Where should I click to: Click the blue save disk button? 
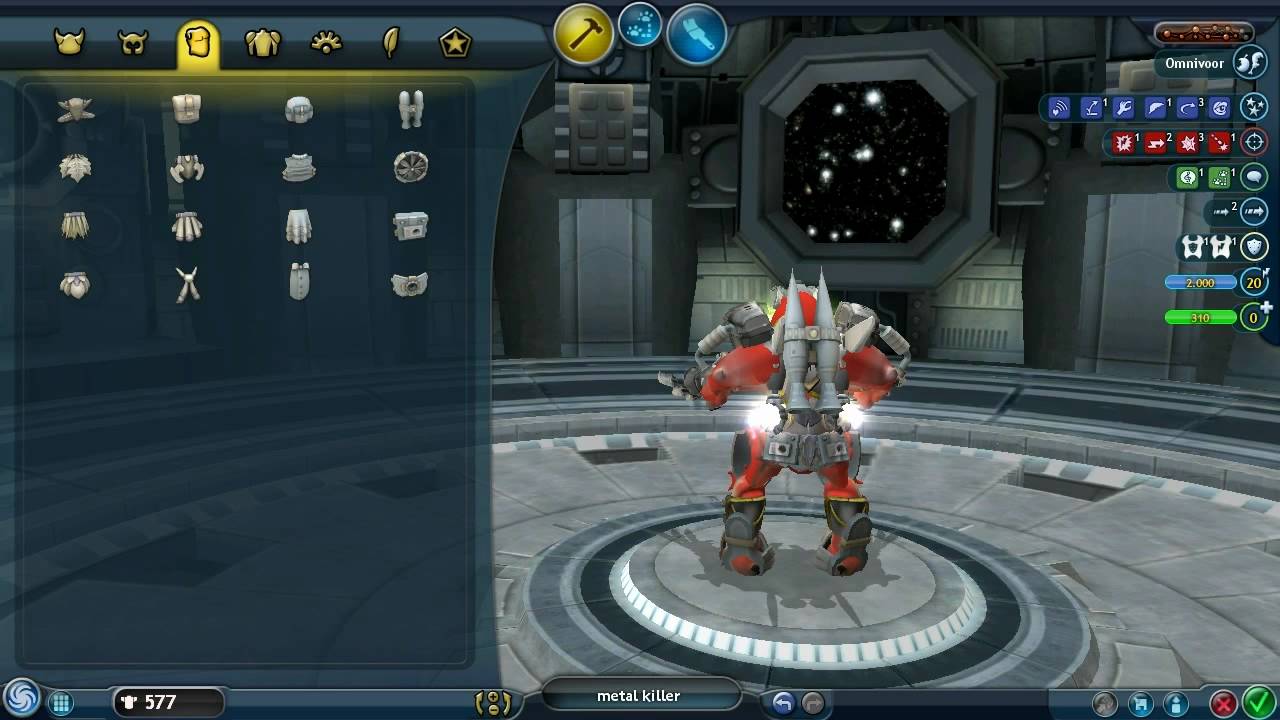coord(1138,703)
